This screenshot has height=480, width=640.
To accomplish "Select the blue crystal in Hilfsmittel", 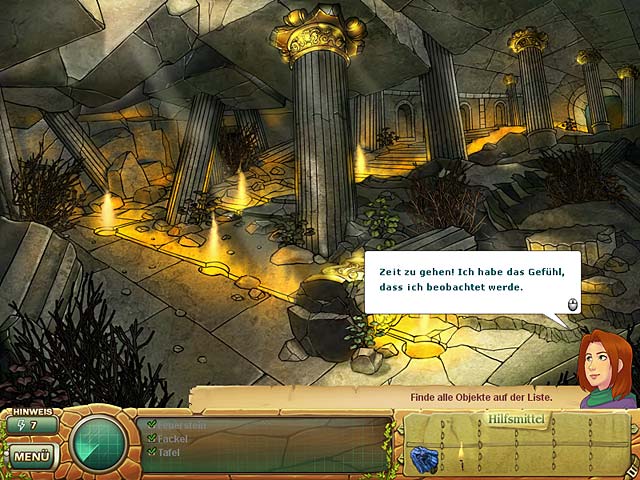I will tap(423, 459).
